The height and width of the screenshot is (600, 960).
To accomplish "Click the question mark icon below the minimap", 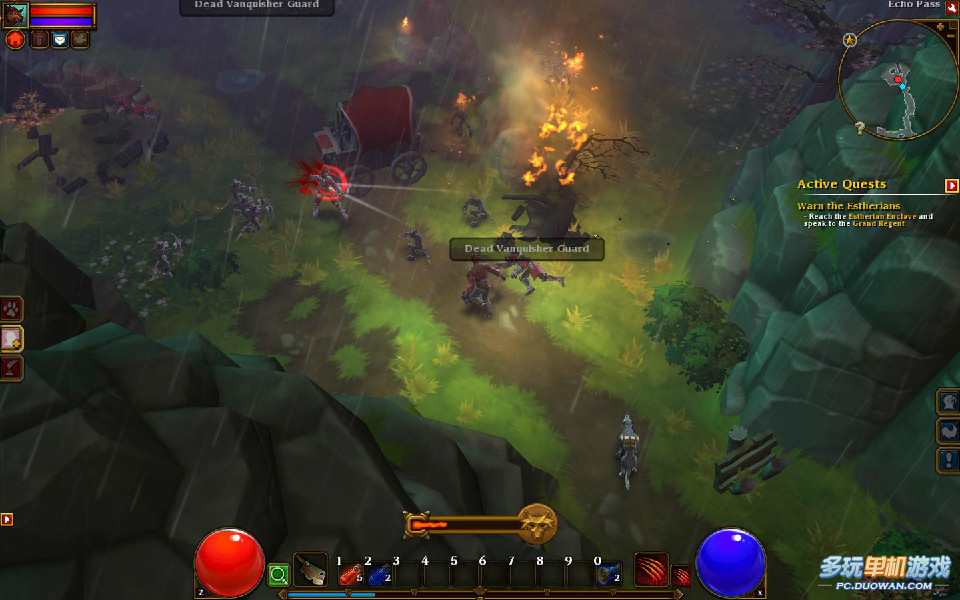I will [859, 128].
